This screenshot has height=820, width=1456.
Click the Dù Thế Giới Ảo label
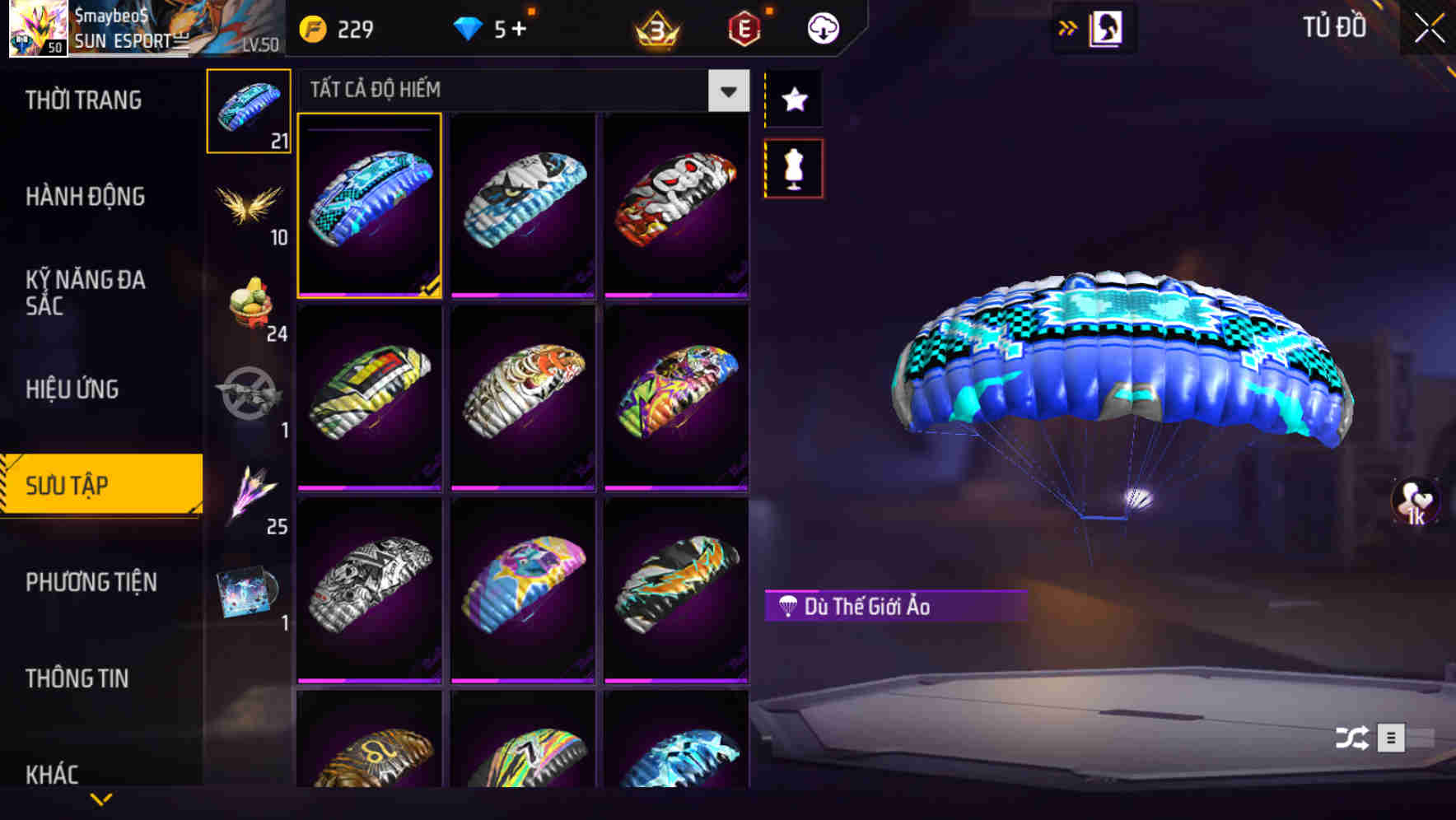894,607
